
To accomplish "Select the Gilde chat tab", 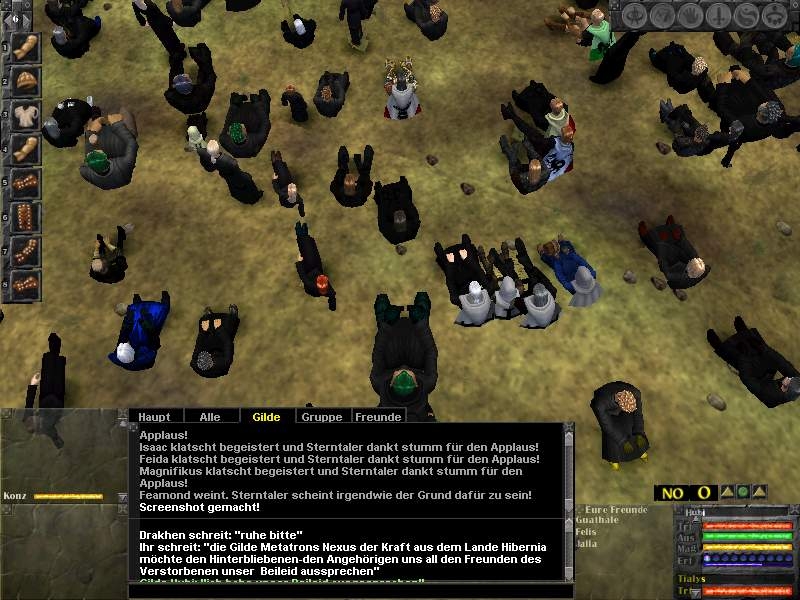I will click(266, 416).
